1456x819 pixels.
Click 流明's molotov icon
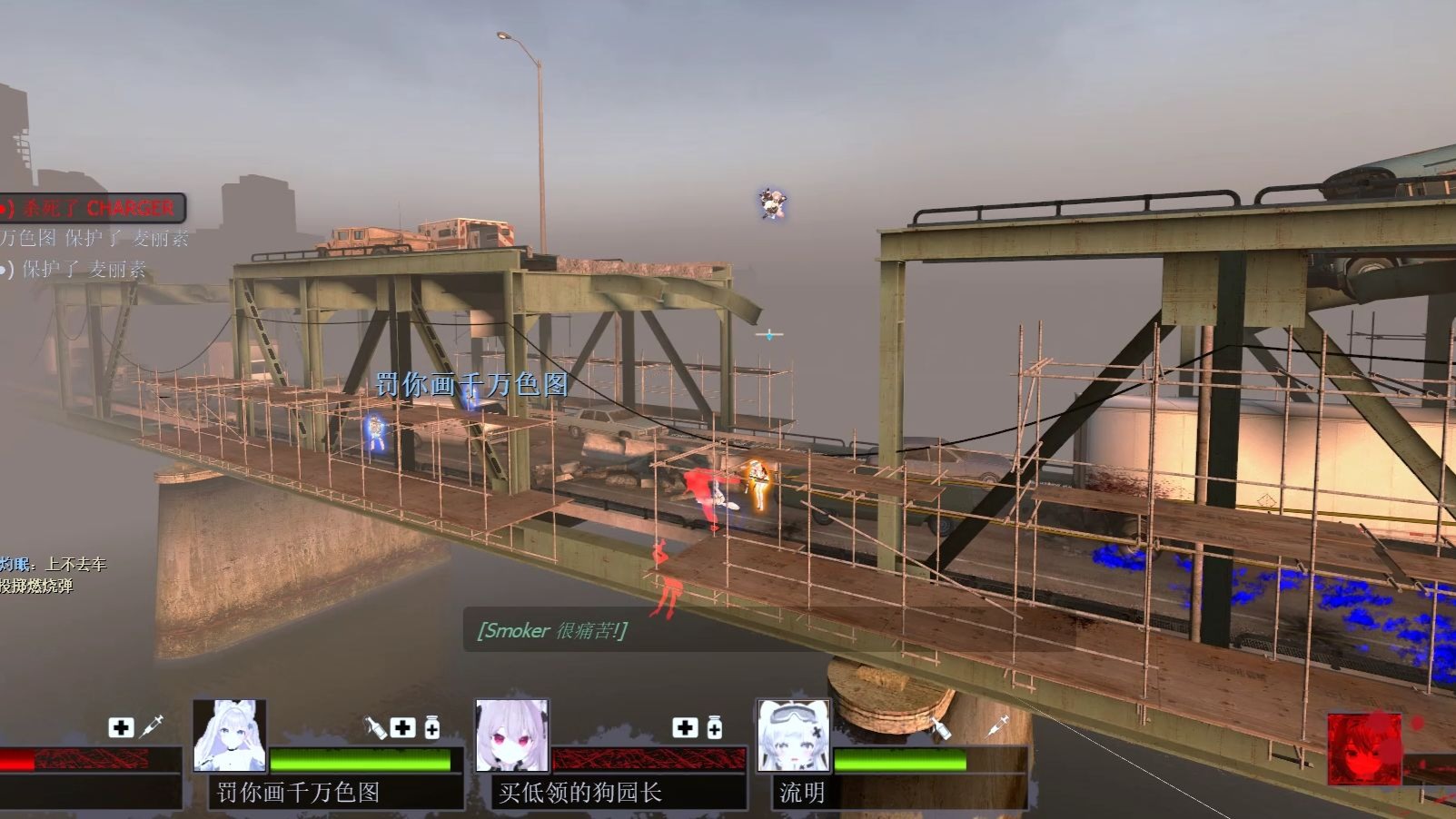click(939, 726)
